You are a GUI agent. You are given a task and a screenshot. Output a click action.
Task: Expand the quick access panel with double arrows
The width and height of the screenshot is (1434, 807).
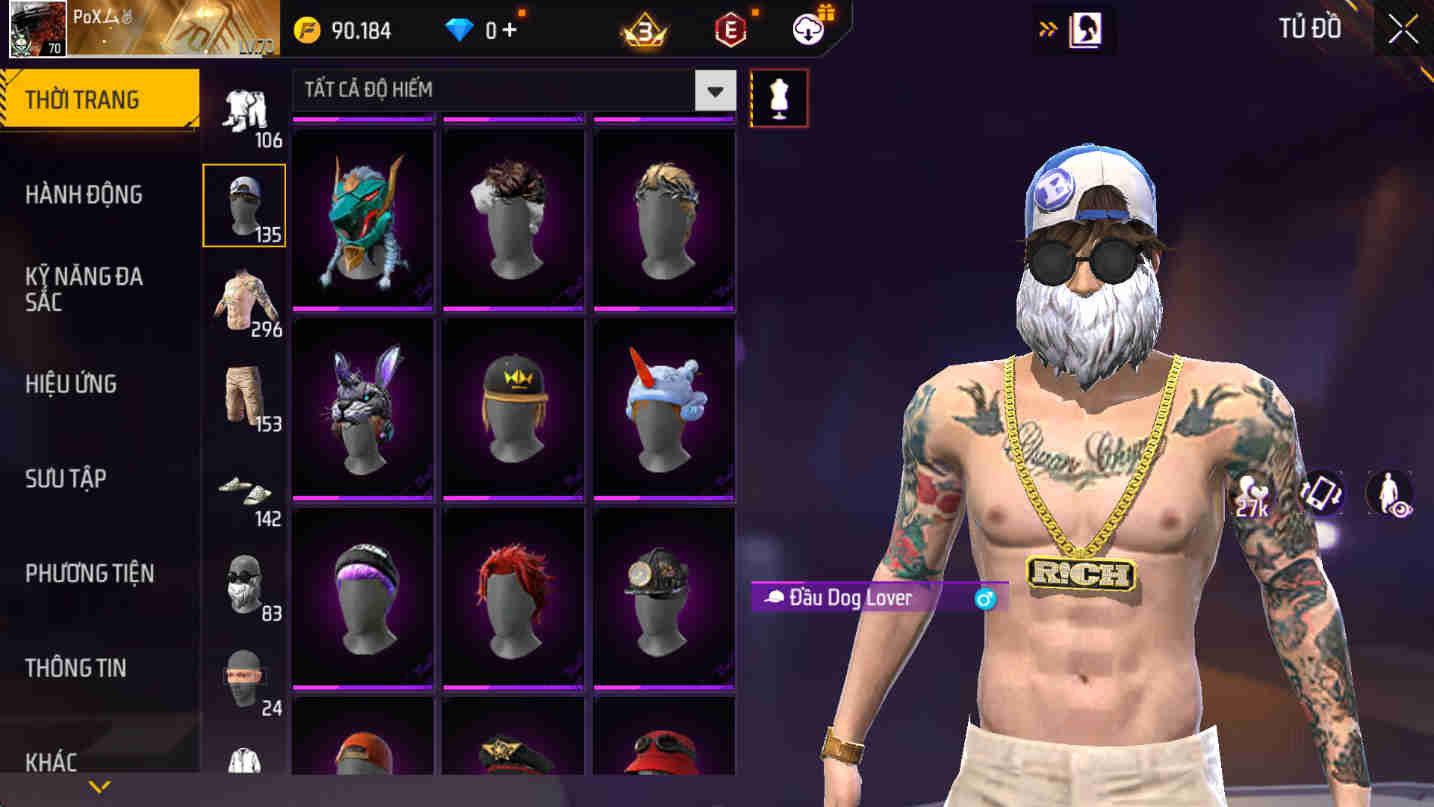click(1046, 29)
